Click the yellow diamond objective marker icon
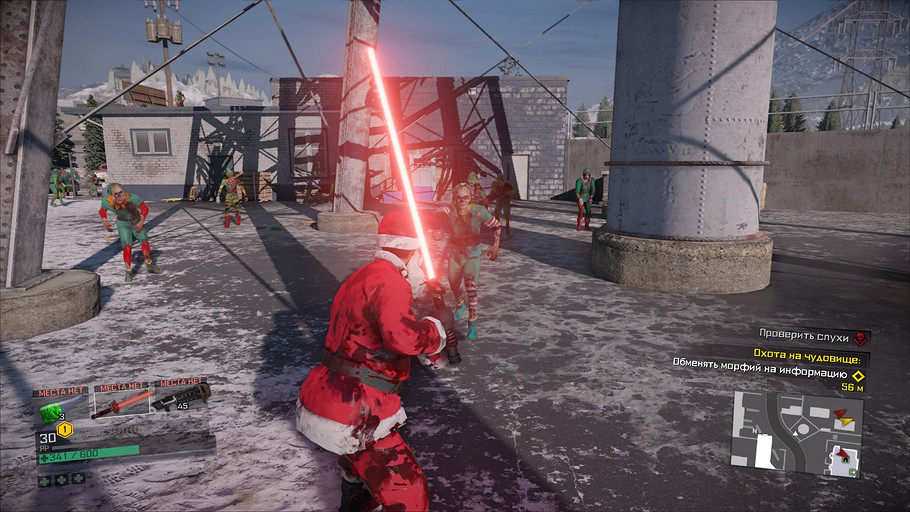The width and height of the screenshot is (910, 512). [x=857, y=375]
